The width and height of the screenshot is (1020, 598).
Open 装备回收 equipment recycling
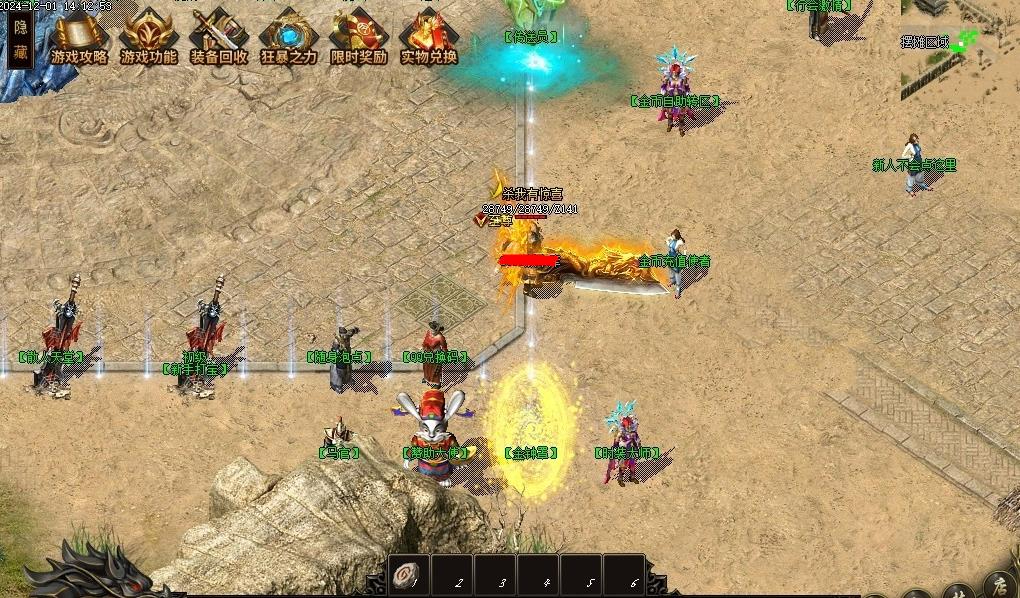point(219,39)
